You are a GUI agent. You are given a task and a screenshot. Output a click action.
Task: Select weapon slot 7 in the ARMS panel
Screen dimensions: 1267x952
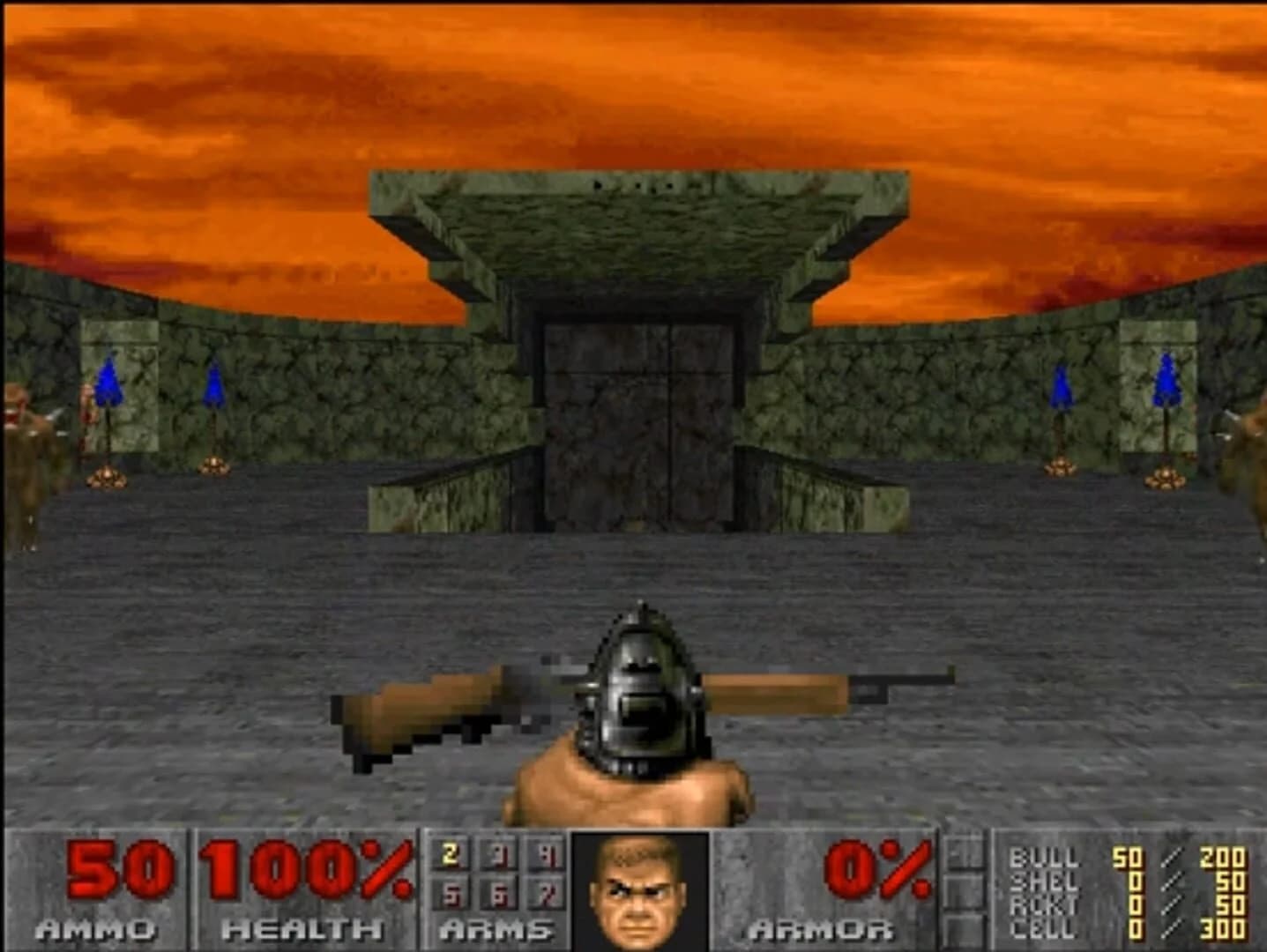[548, 892]
